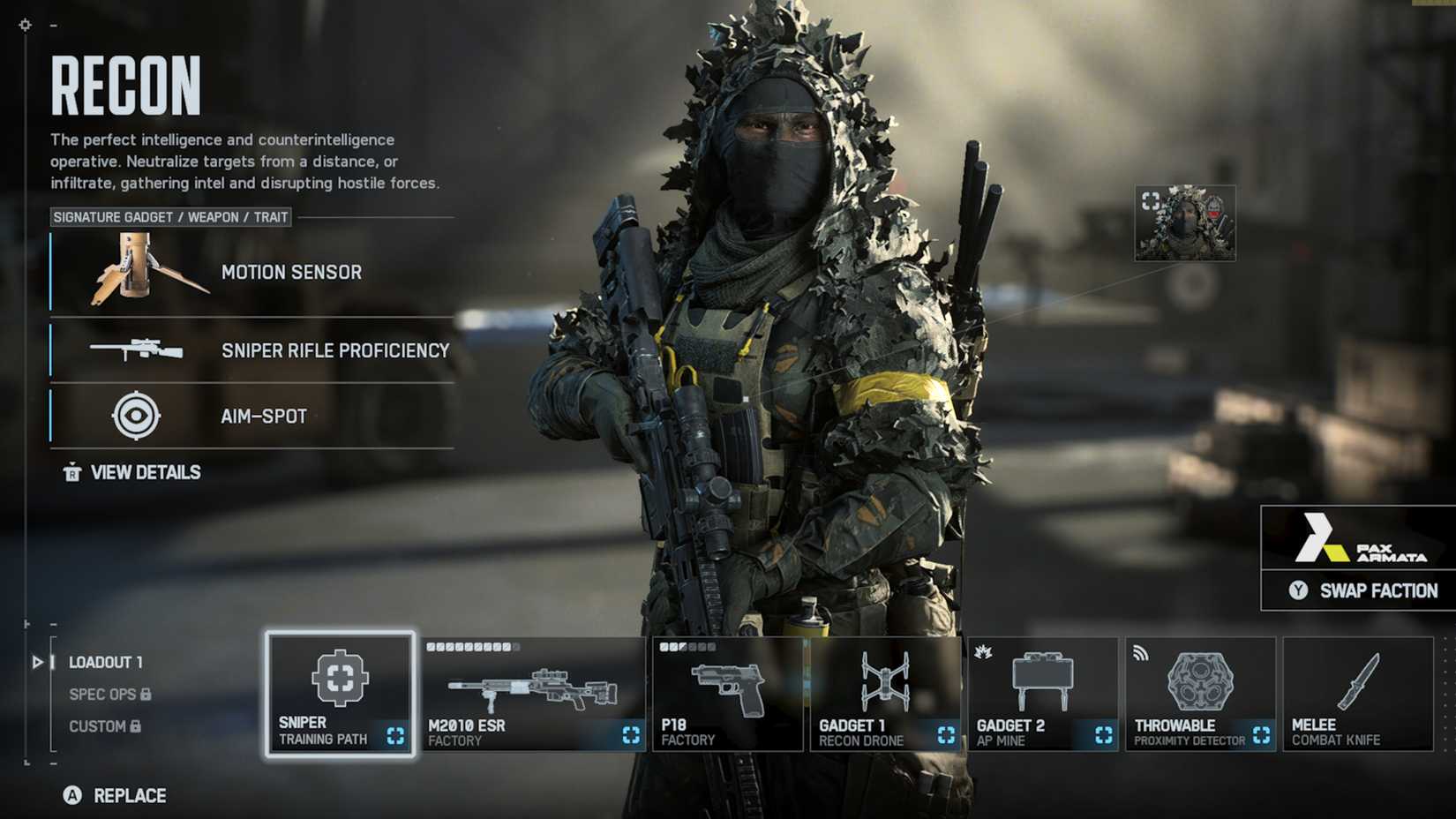
Task: Choose the AP Mine gadget icon
Action: (1043, 678)
